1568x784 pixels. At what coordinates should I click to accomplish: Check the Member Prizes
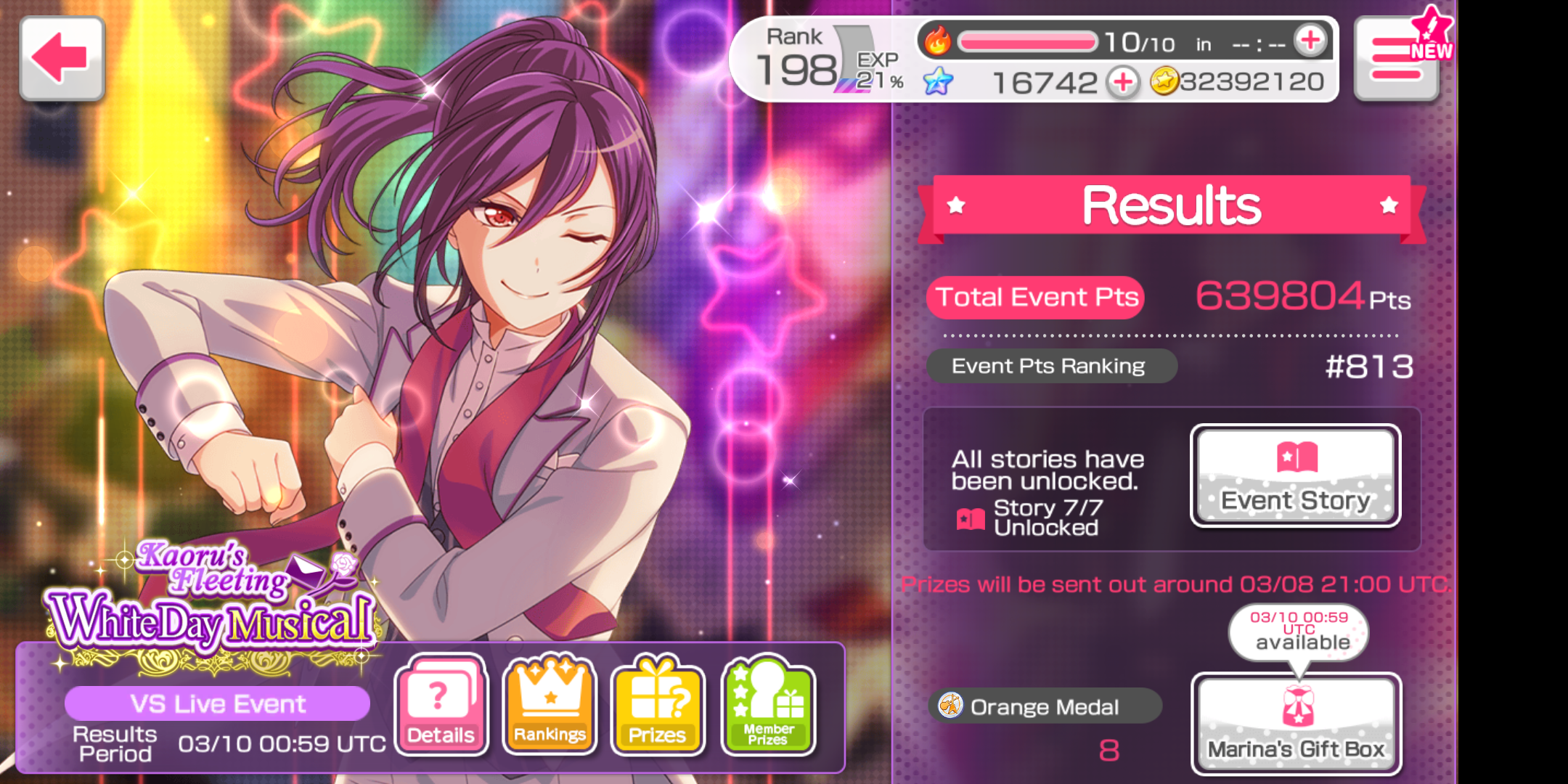coord(768,705)
